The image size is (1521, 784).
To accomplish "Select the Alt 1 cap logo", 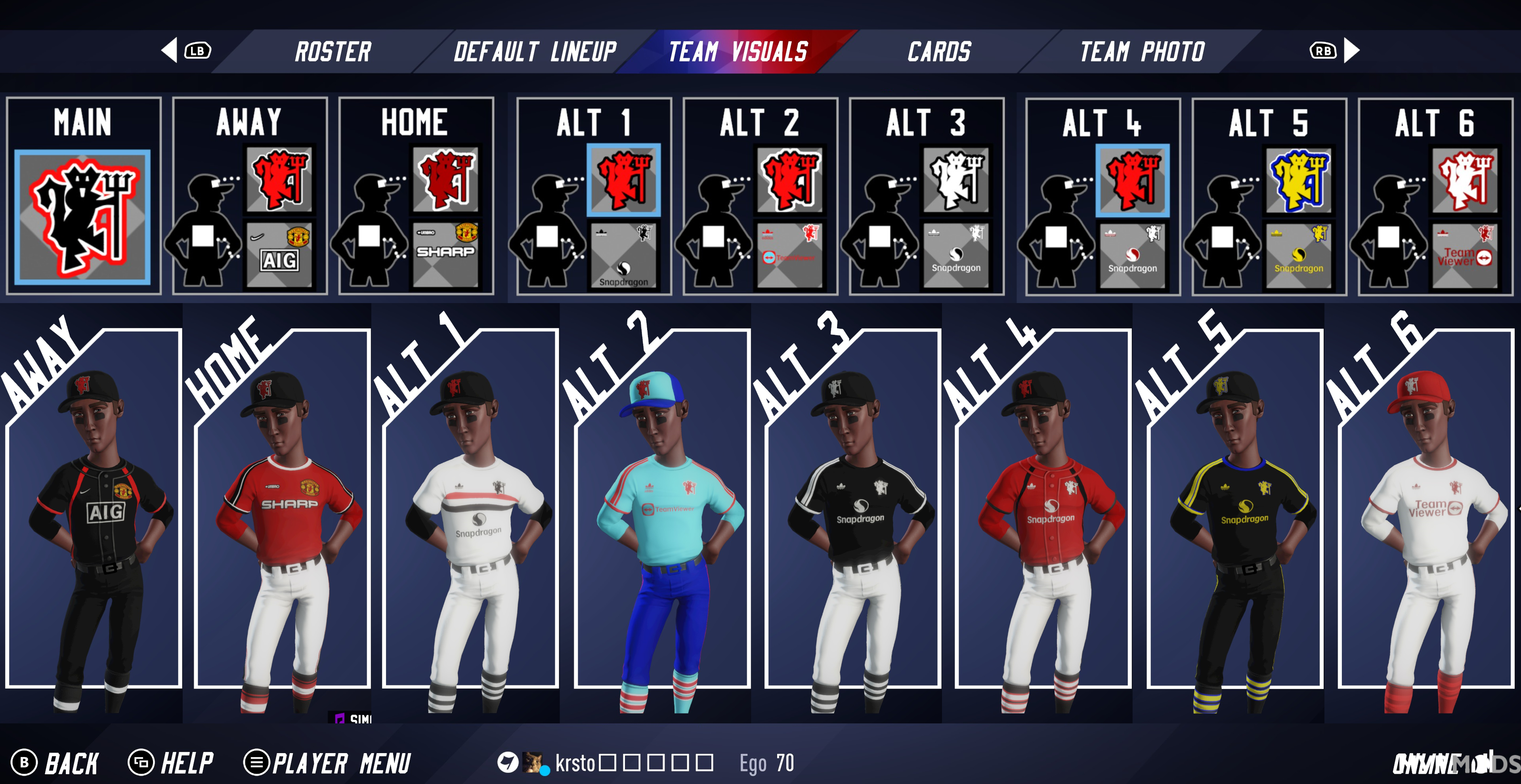I will tap(623, 180).
